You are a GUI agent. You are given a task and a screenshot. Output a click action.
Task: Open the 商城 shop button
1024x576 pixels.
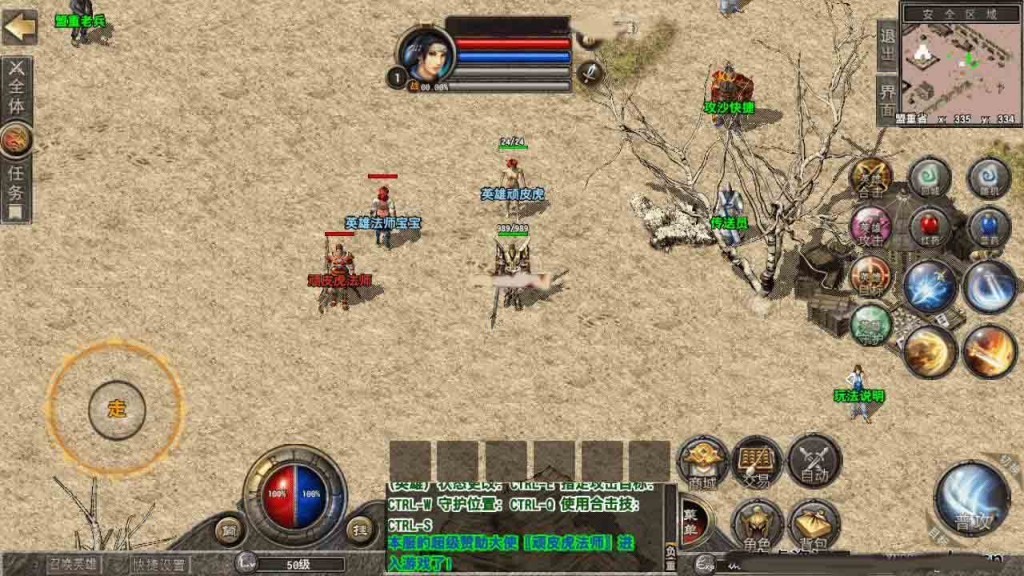point(703,462)
